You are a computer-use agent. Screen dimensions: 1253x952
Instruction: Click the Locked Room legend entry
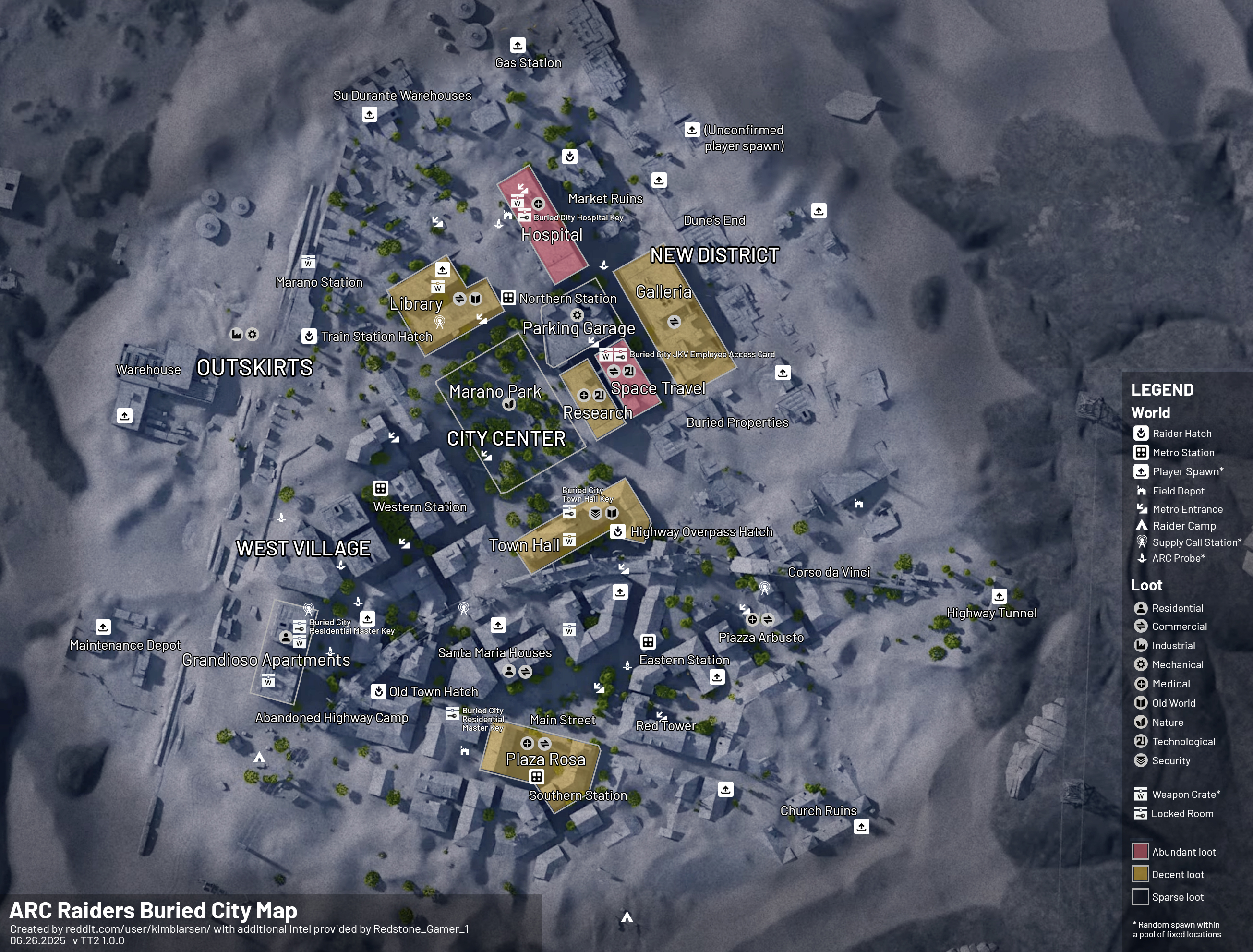(1181, 814)
